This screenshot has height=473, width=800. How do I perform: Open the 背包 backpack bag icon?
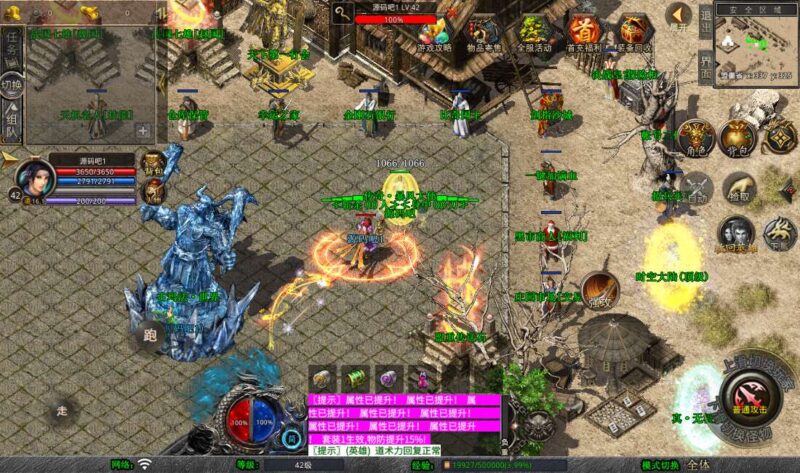(736, 139)
